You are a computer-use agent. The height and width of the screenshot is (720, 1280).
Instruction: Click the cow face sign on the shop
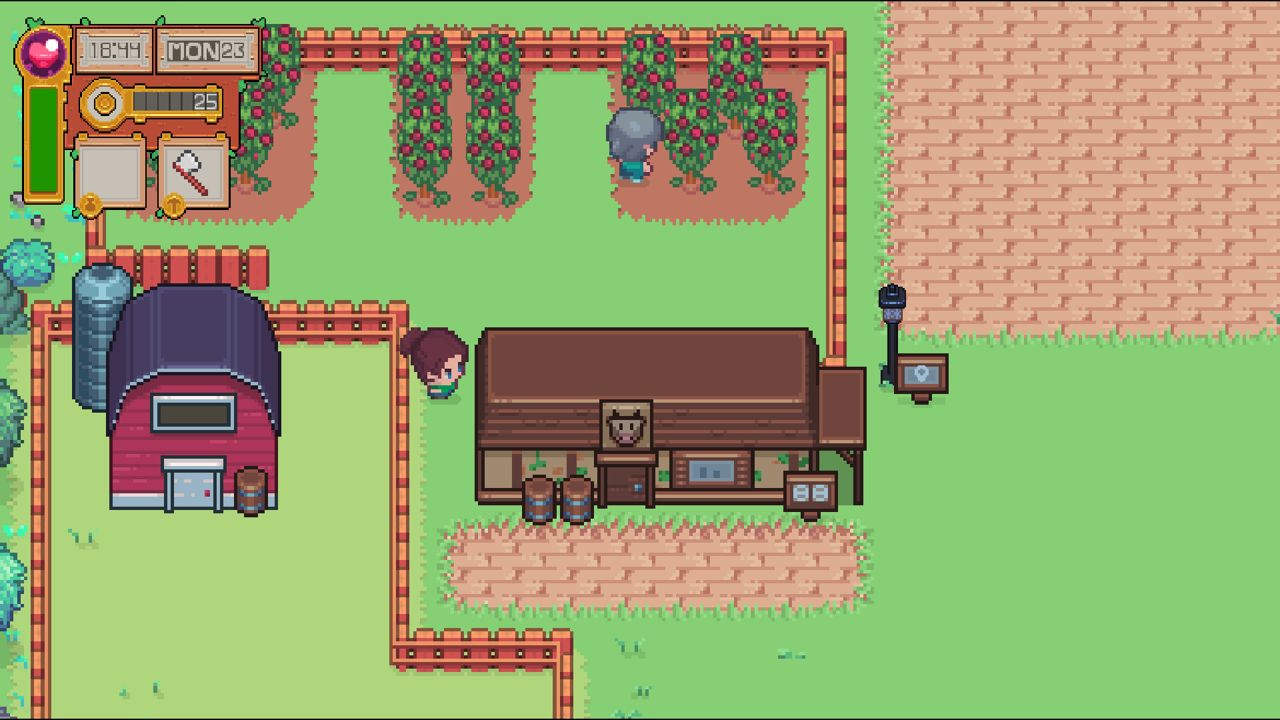pyautogui.click(x=626, y=424)
